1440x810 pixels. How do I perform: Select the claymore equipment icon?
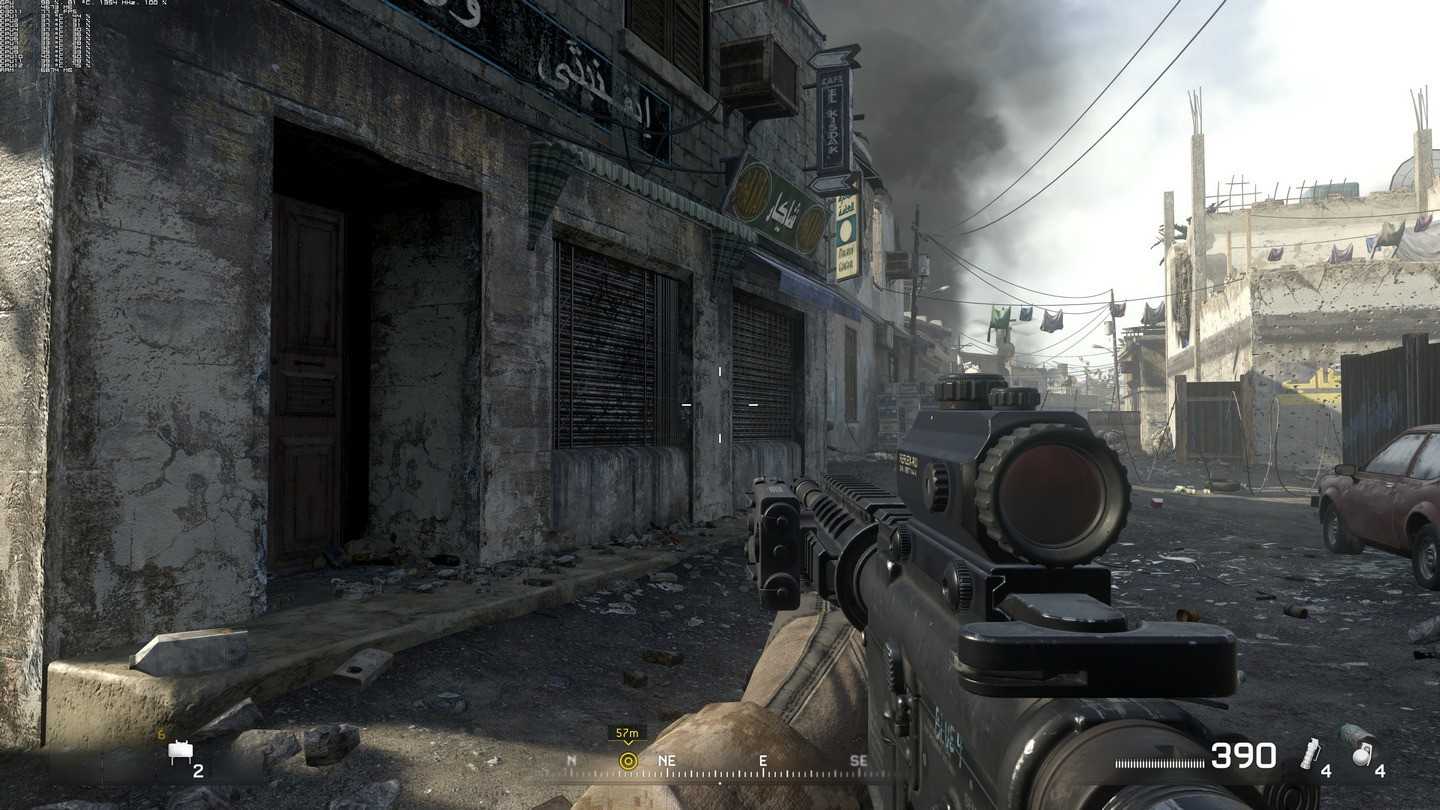(x=181, y=753)
